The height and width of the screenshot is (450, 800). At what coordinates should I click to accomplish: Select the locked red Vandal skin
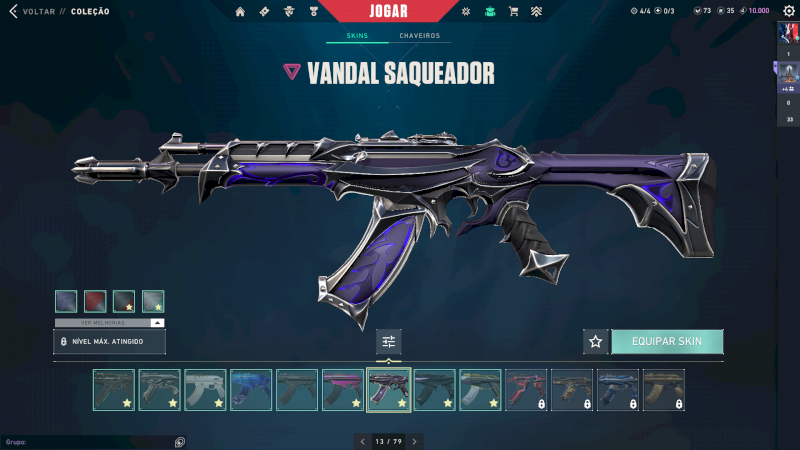tap(525, 390)
